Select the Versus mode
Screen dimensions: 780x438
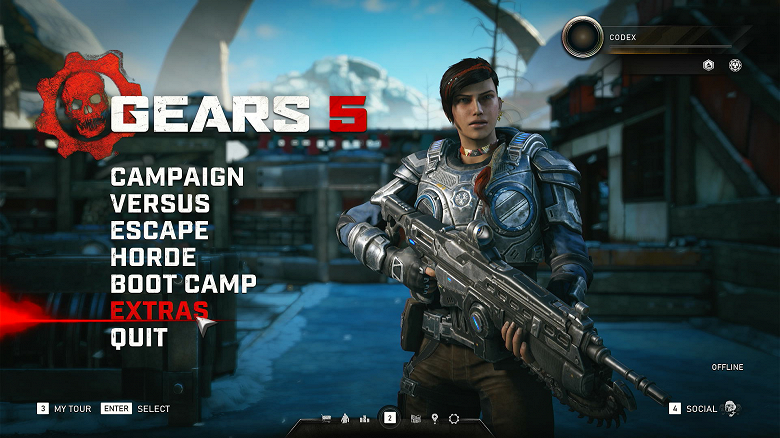click(160, 204)
